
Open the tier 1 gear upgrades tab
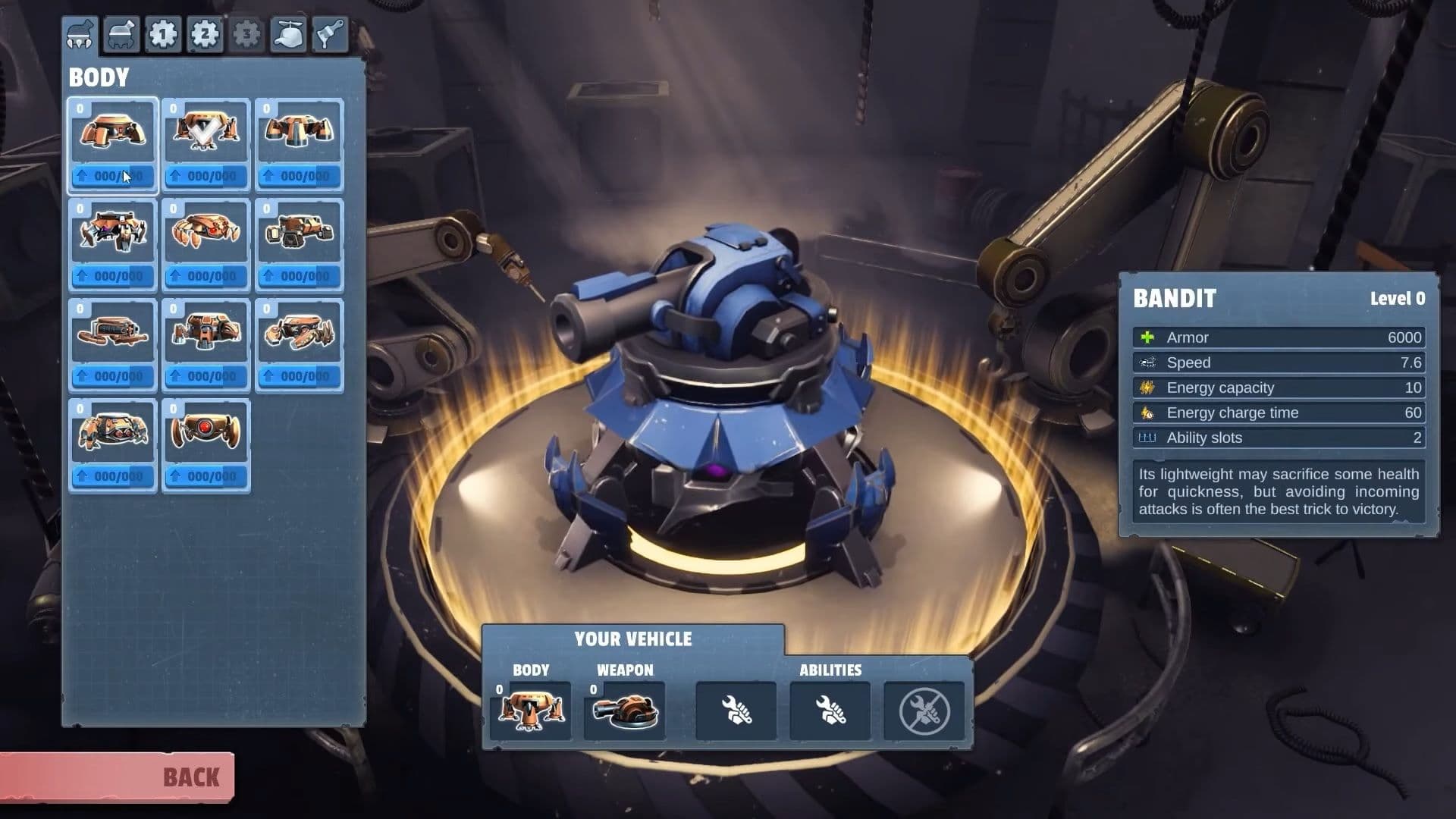pos(165,34)
